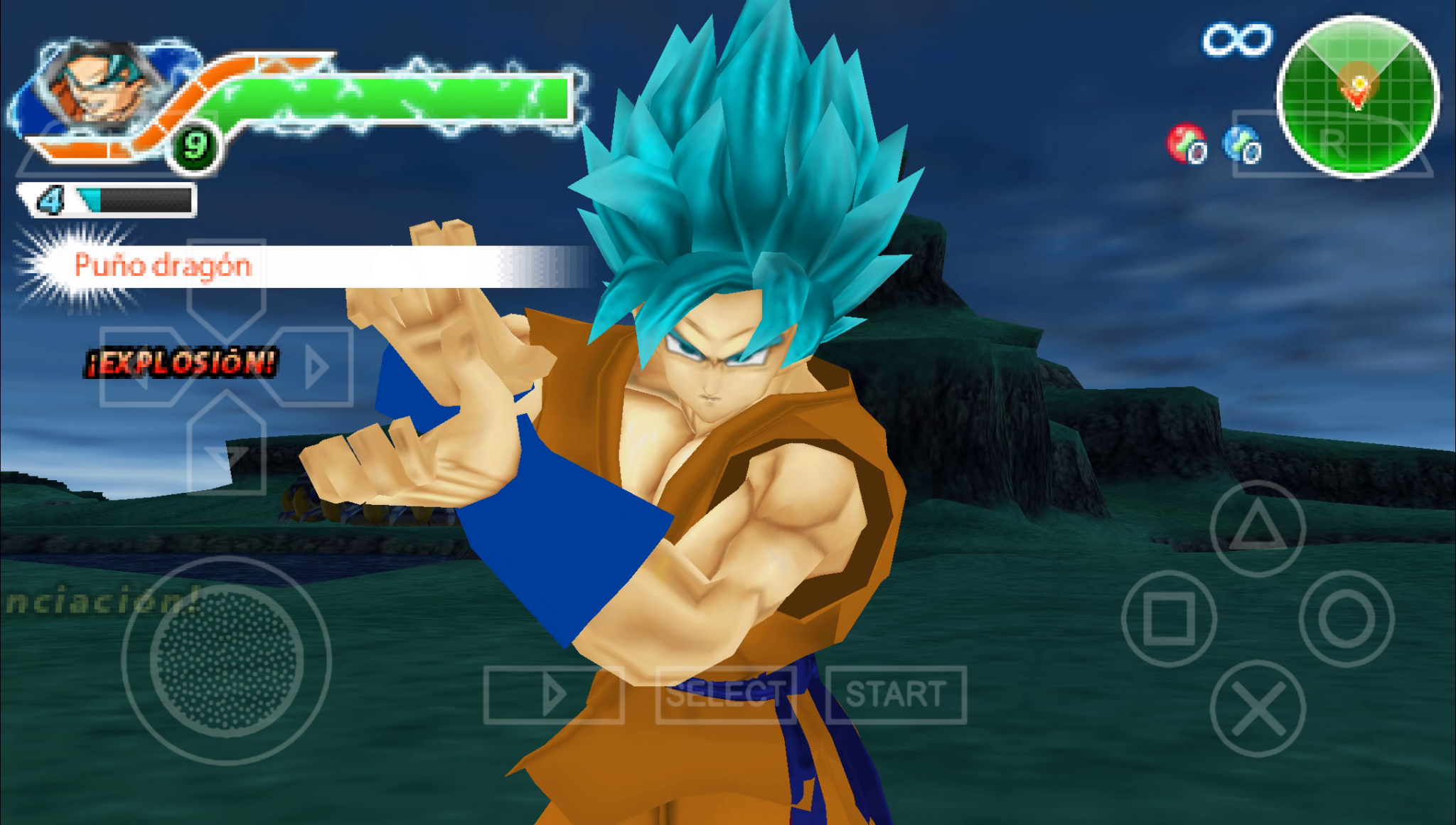
Task: Tap the START touch button
Action: point(896,694)
